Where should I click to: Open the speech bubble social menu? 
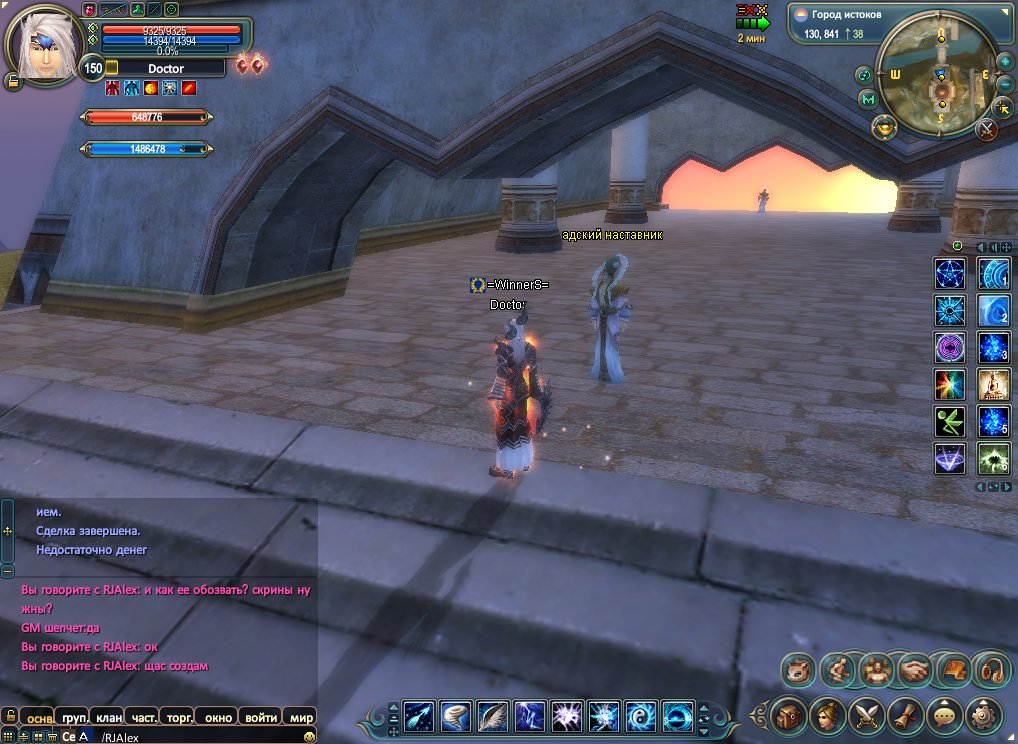point(942,714)
